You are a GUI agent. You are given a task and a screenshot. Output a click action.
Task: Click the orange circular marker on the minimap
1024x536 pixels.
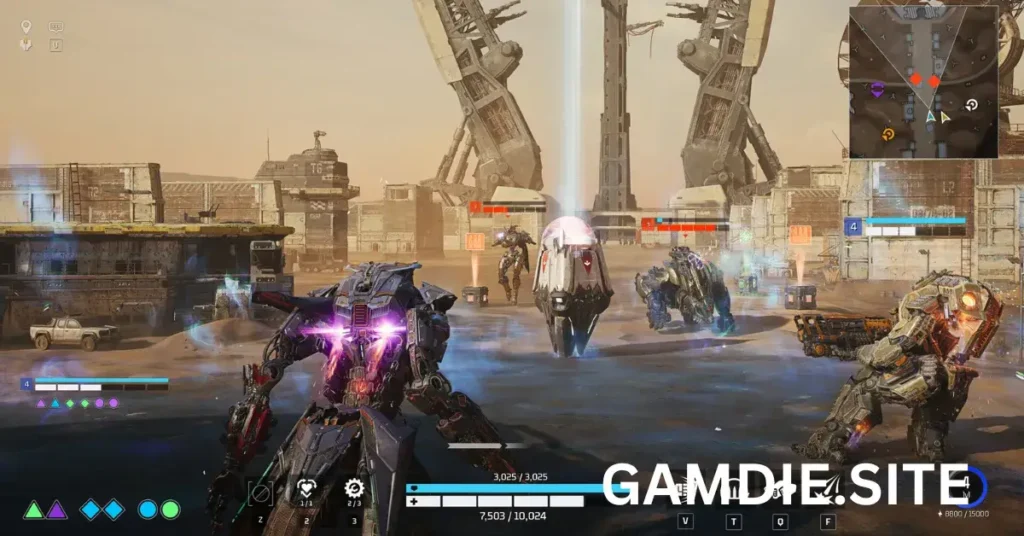(887, 134)
